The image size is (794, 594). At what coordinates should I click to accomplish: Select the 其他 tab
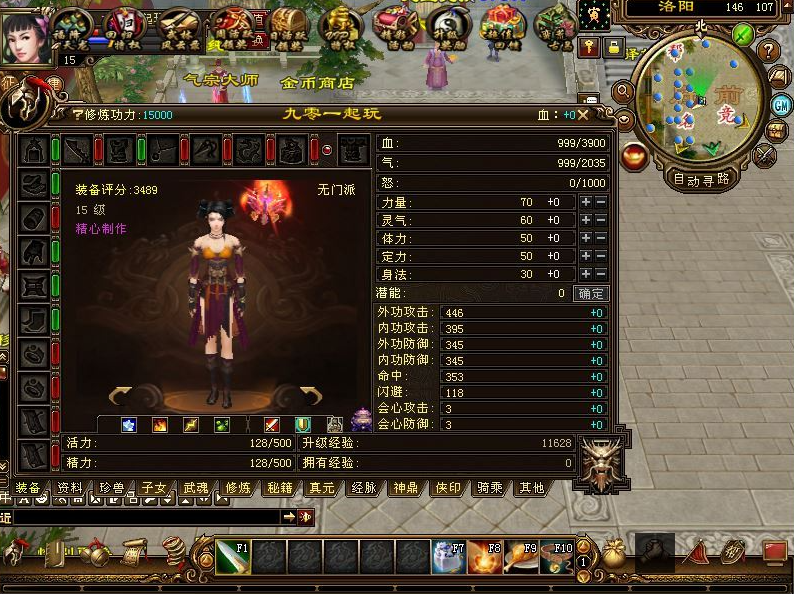(x=530, y=488)
